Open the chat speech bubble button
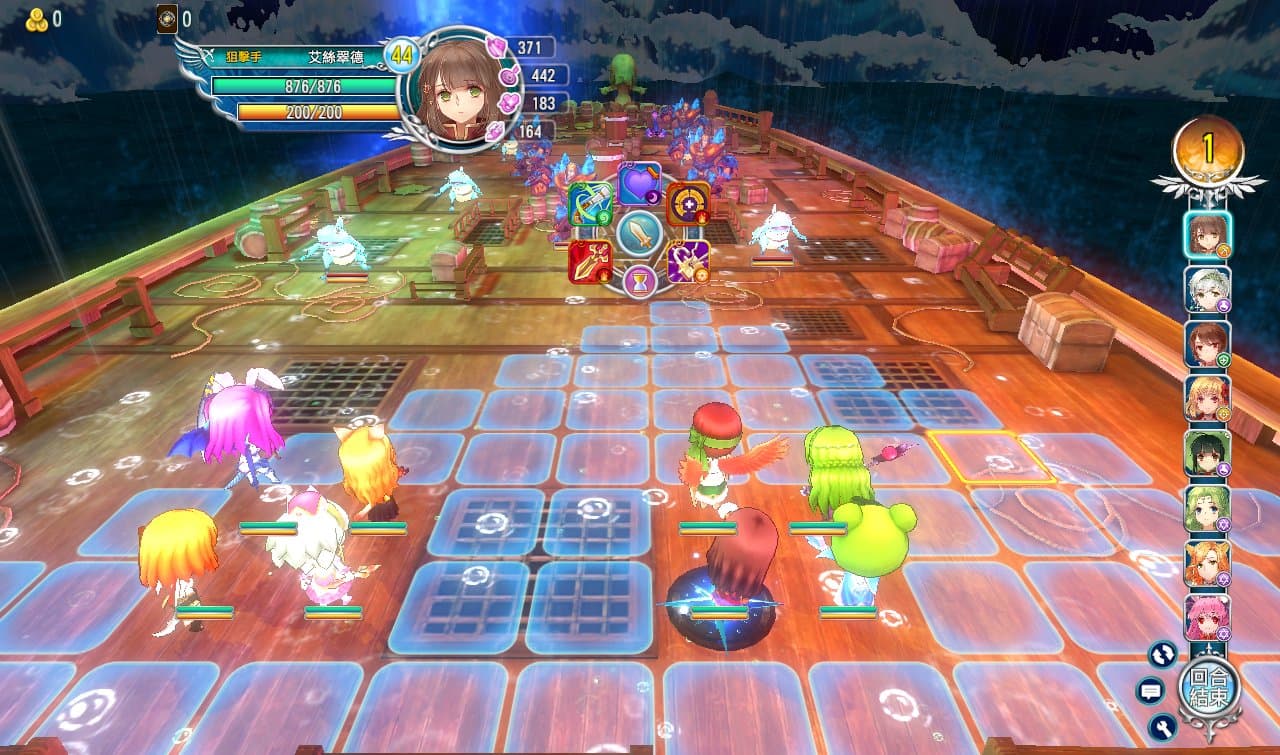1280x755 pixels. [1150, 690]
